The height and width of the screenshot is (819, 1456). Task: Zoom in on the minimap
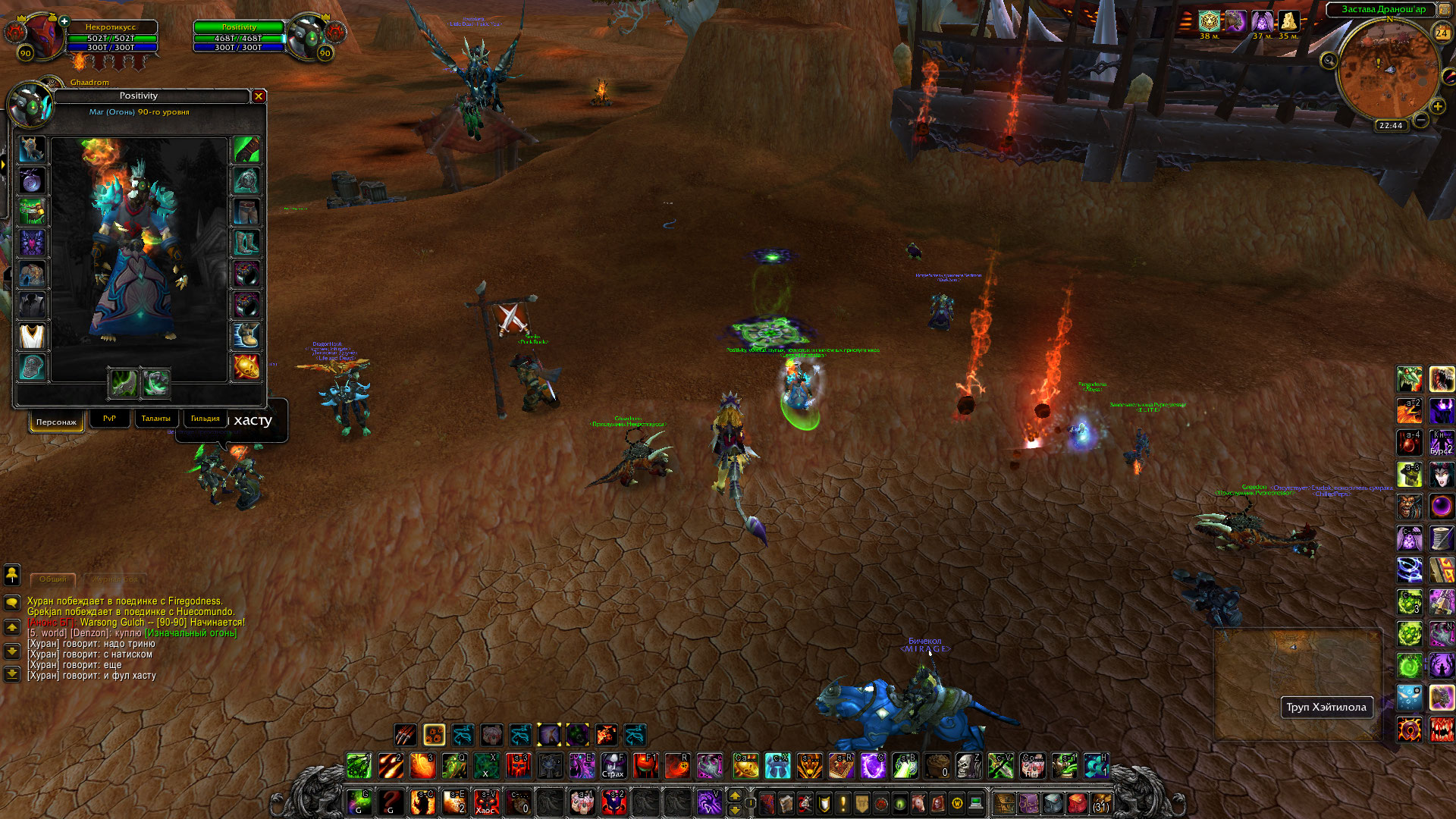coord(1438,107)
